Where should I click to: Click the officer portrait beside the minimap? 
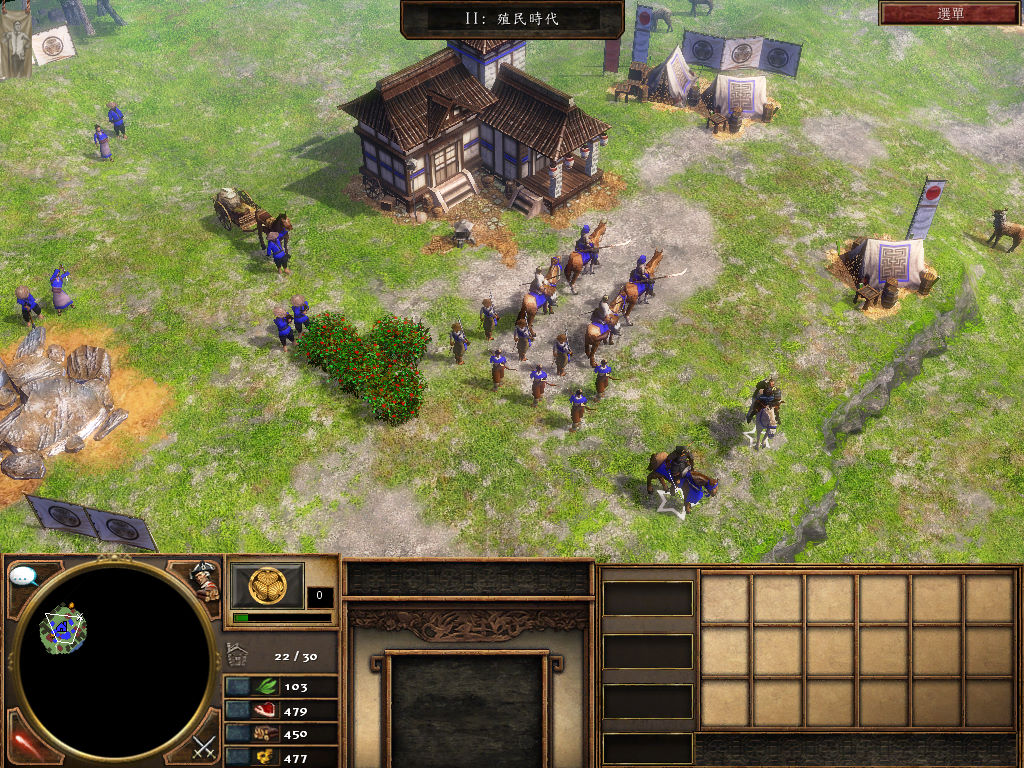[x=204, y=581]
